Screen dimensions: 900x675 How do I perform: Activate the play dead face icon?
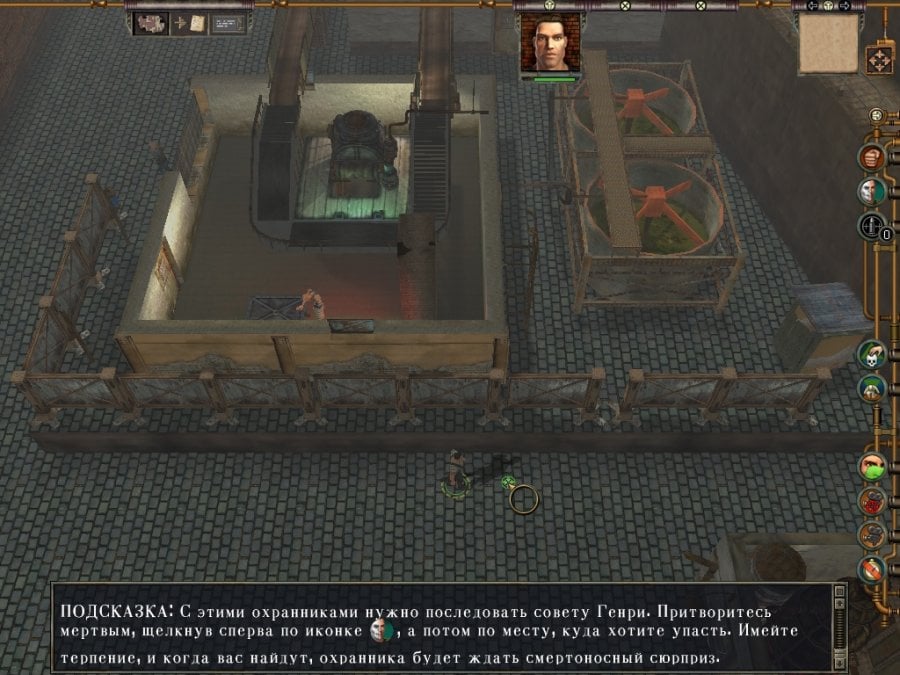pyautogui.click(x=872, y=191)
